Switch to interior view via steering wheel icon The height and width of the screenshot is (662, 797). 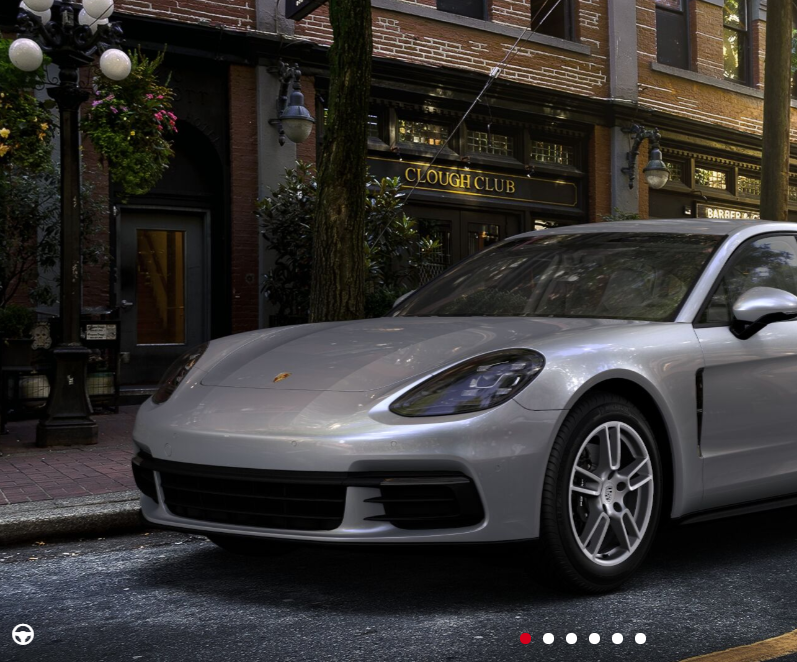(23, 634)
